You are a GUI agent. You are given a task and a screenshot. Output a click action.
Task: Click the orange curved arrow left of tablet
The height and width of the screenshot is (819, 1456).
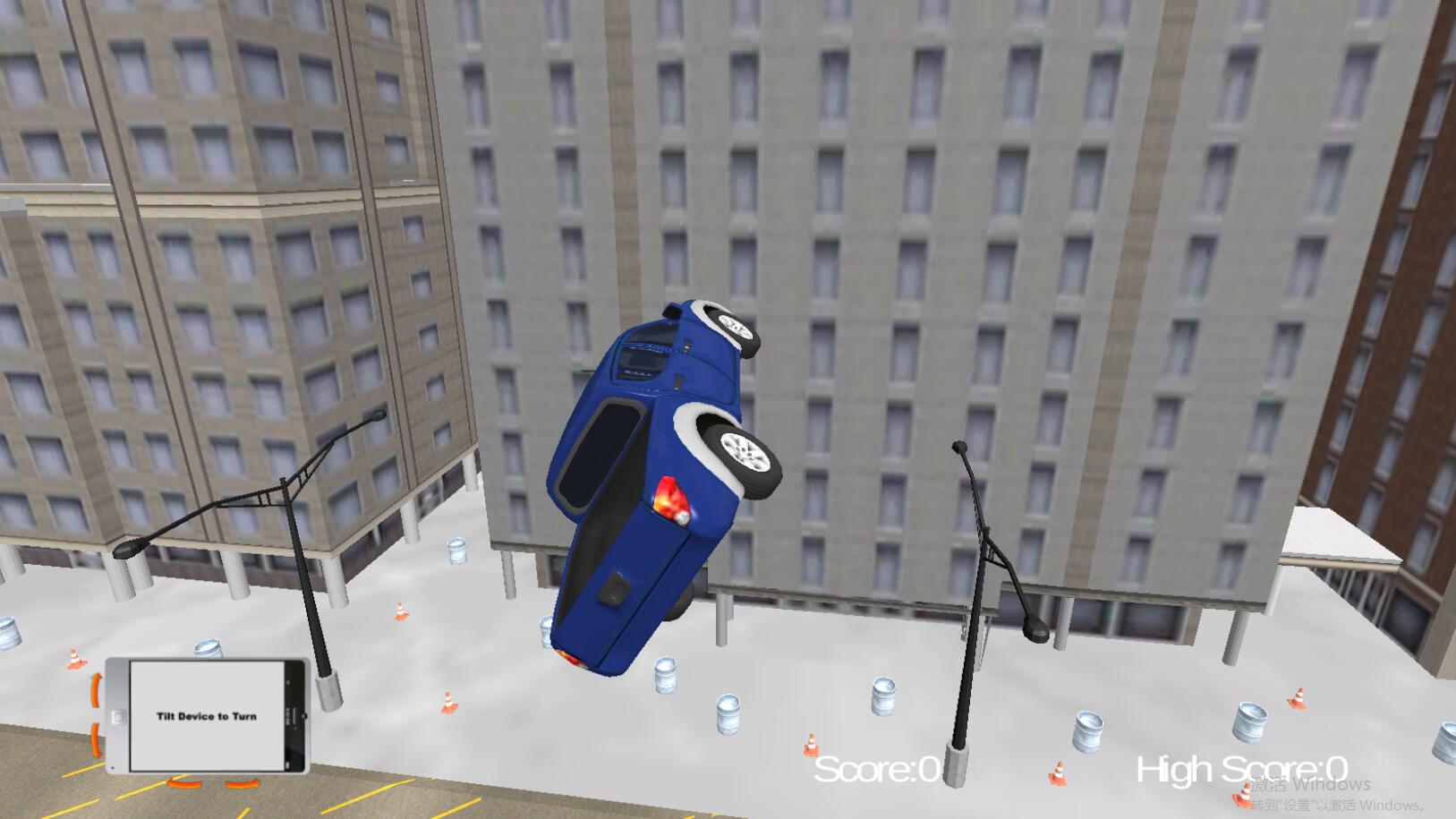pyautogui.click(x=96, y=688)
